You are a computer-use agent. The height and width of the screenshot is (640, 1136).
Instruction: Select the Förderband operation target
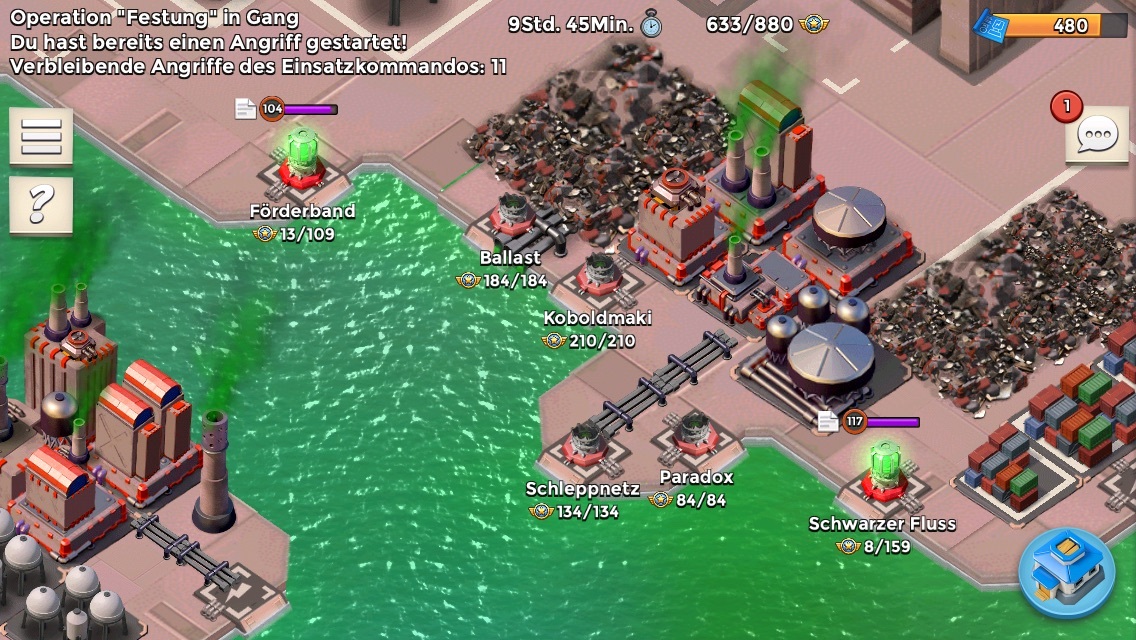302,163
